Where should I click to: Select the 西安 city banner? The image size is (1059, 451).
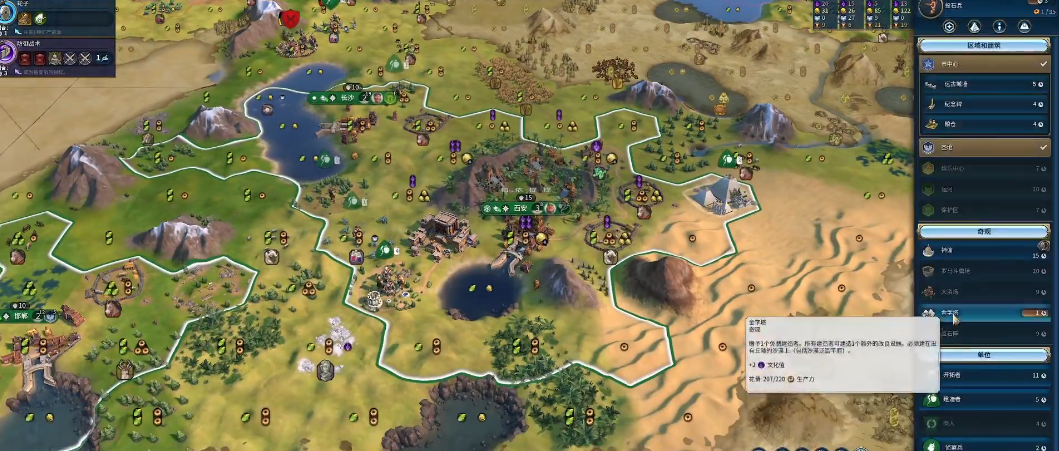520,208
